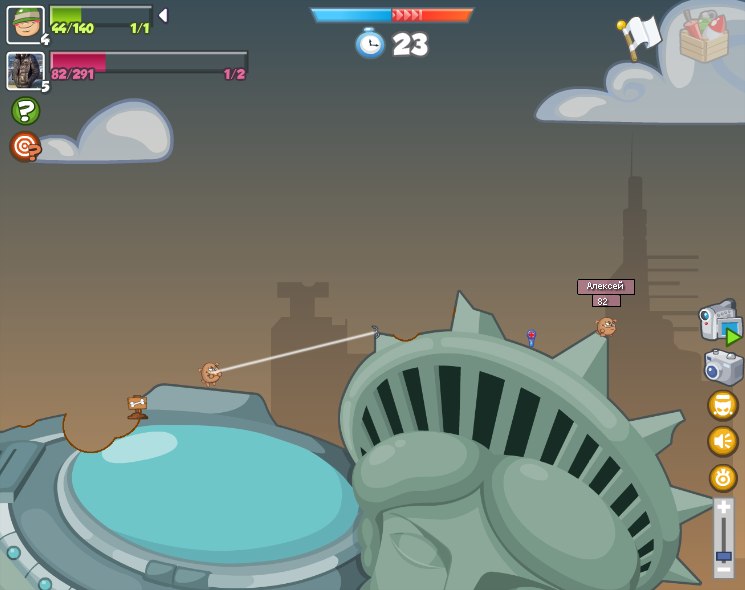Select the green-hat player avatar
This screenshot has width=745, height=590.
(x=25, y=25)
